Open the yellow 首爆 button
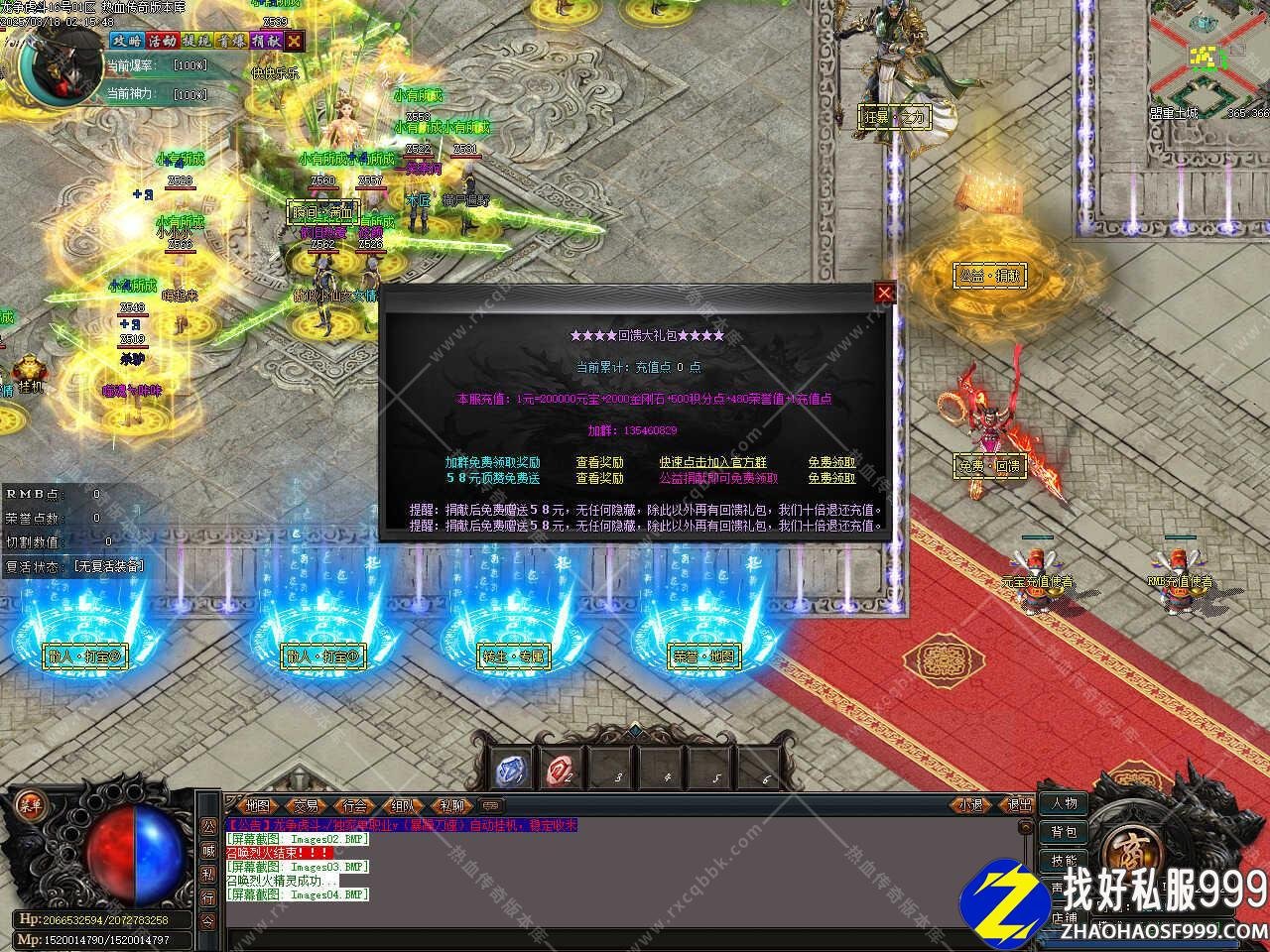This screenshot has height=952, width=1270. (231, 41)
